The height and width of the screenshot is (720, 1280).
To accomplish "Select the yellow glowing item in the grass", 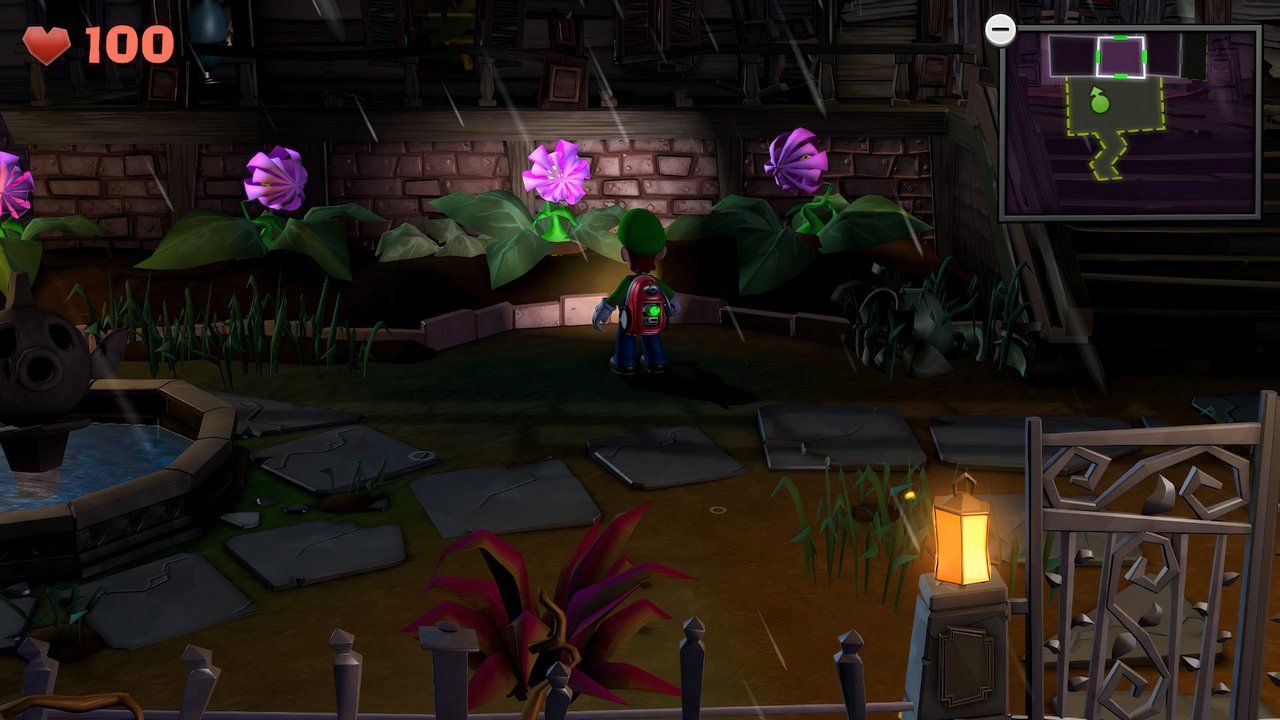I will tap(909, 493).
